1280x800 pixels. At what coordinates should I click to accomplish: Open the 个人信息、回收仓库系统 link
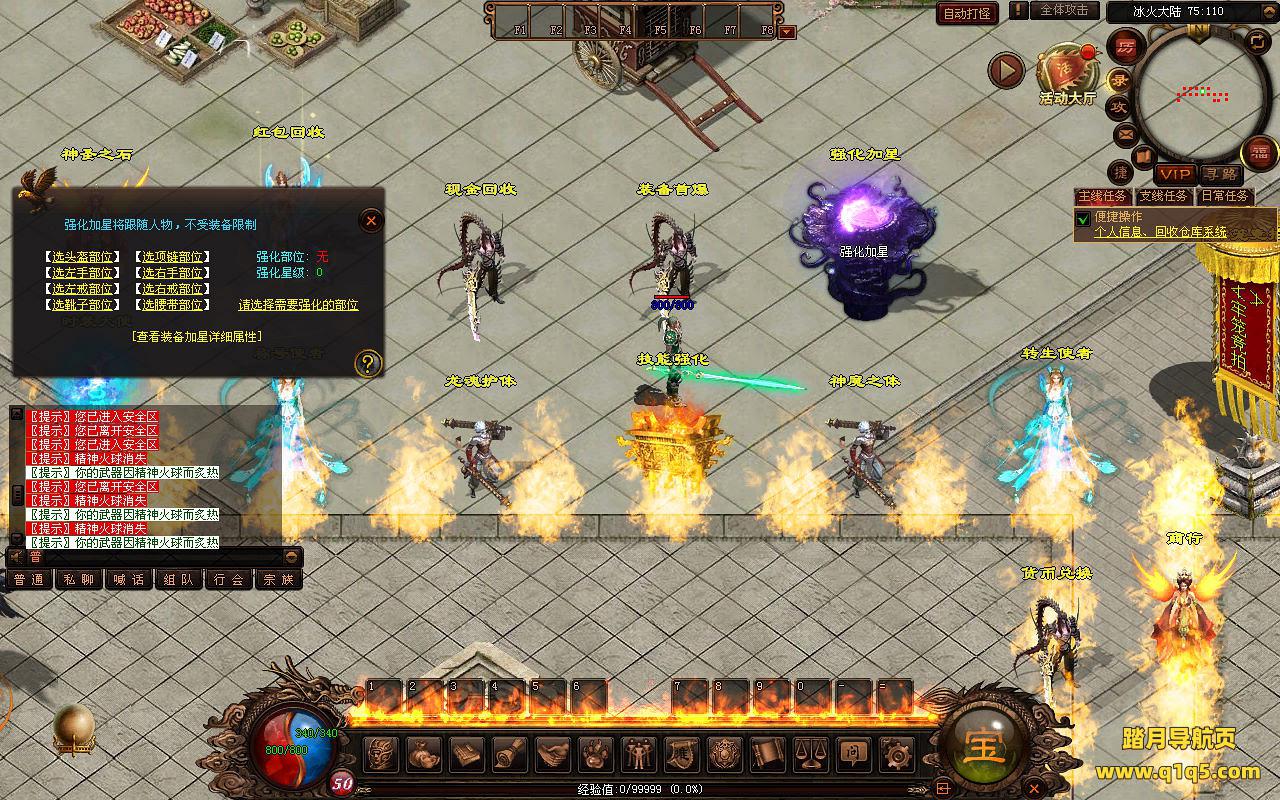pos(1160,232)
